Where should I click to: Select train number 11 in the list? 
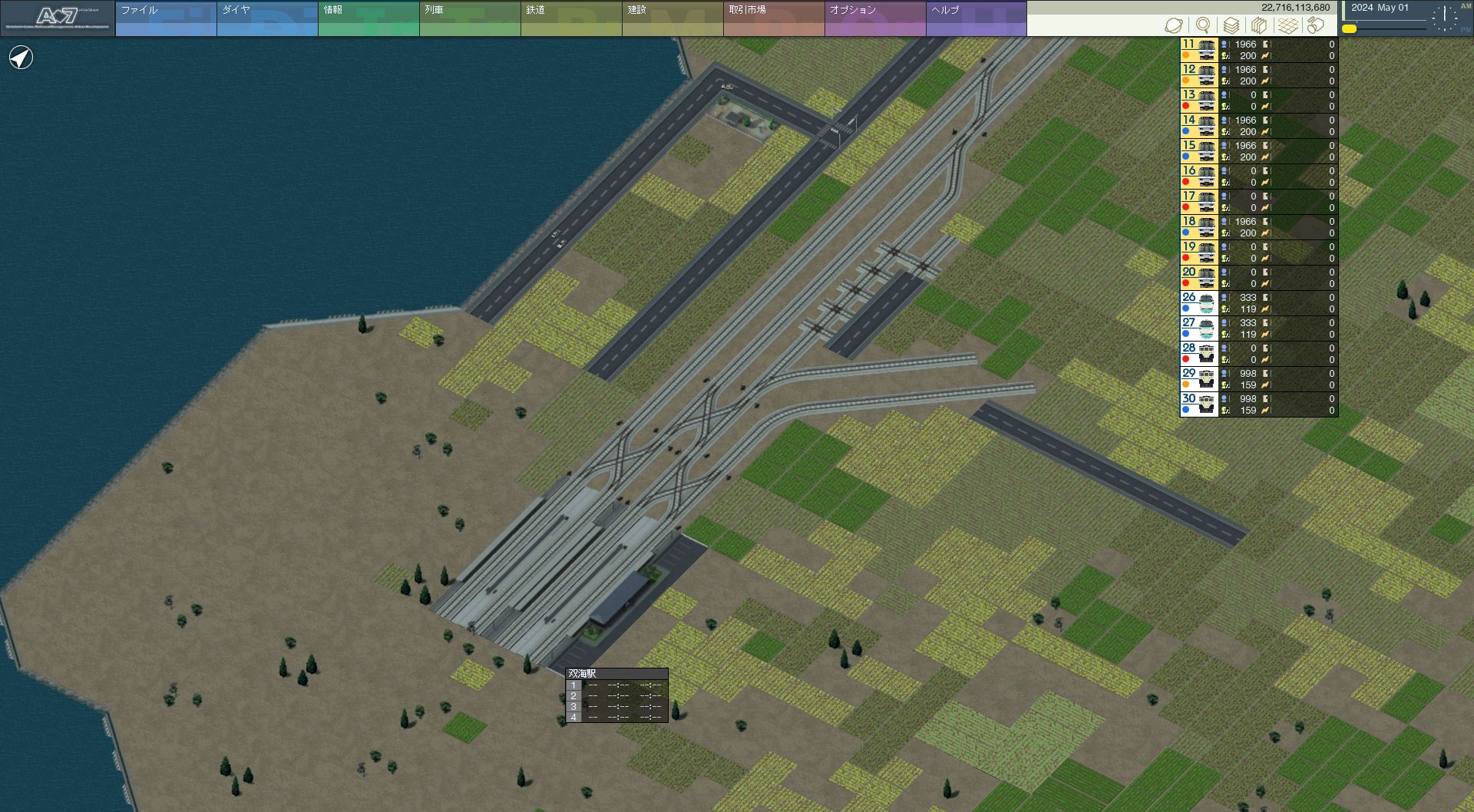pos(1199,50)
